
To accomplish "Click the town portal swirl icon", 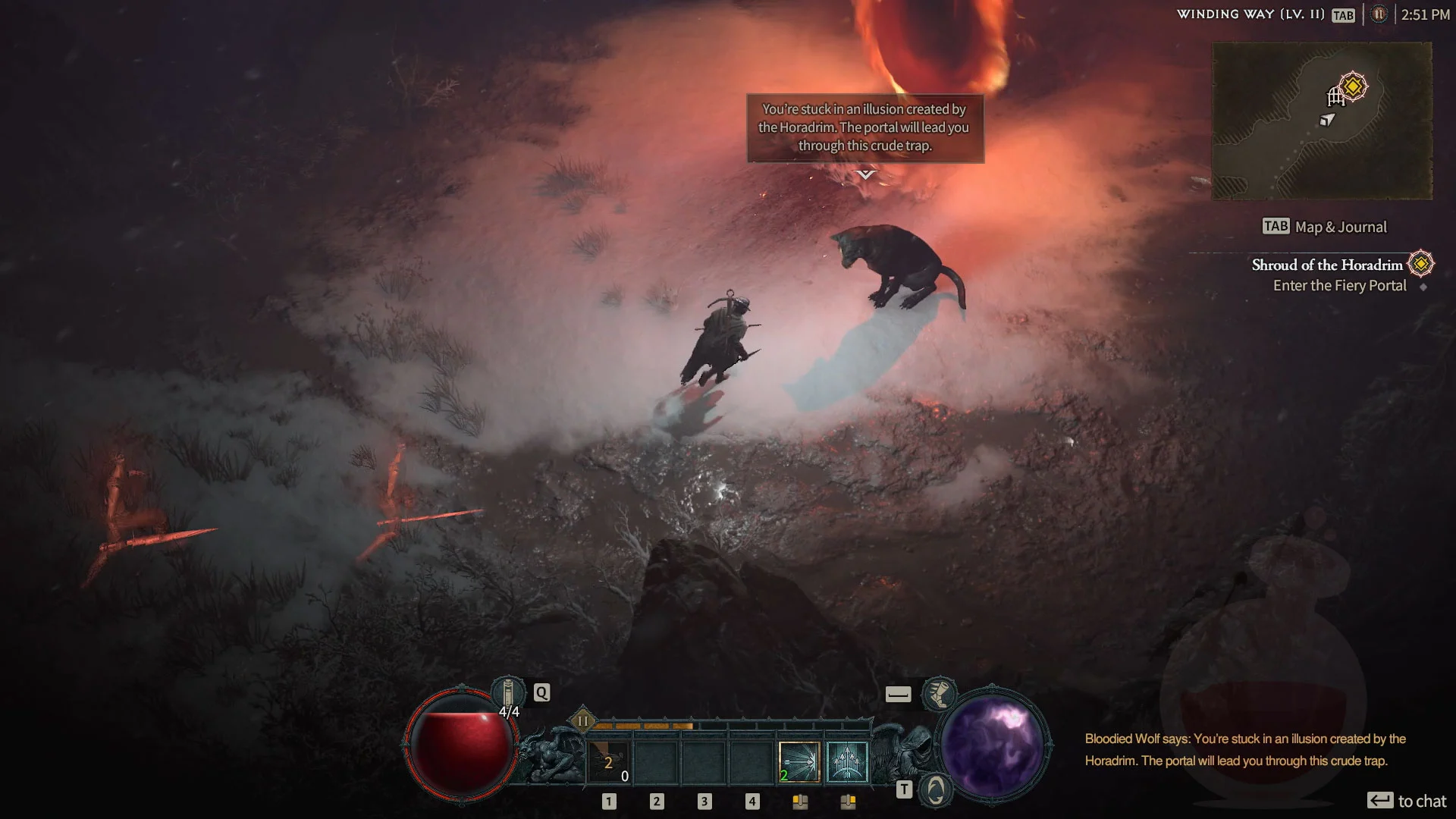I will pyautogui.click(x=936, y=790).
